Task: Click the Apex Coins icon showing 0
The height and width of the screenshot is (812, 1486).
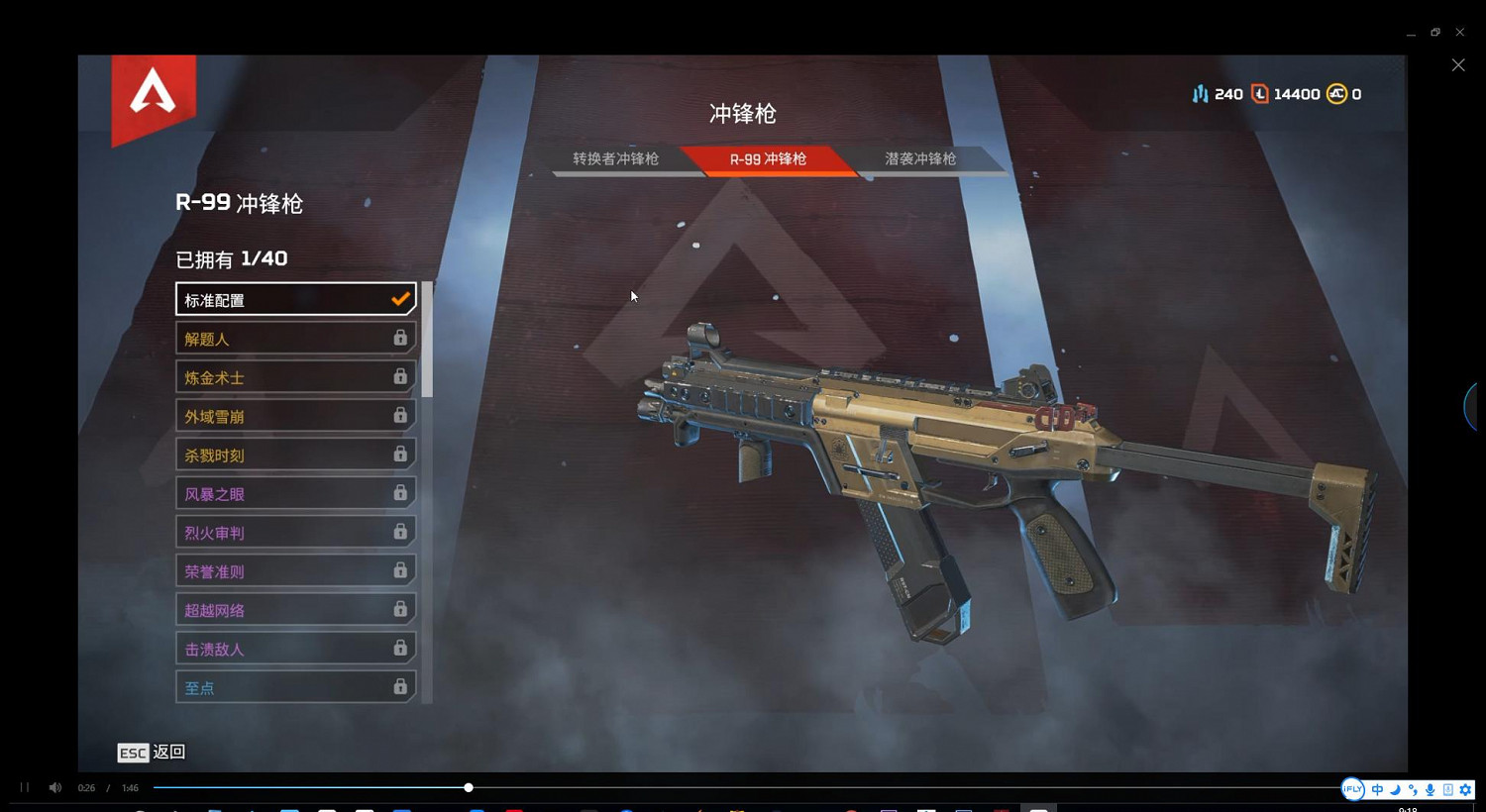Action: 1336,93
